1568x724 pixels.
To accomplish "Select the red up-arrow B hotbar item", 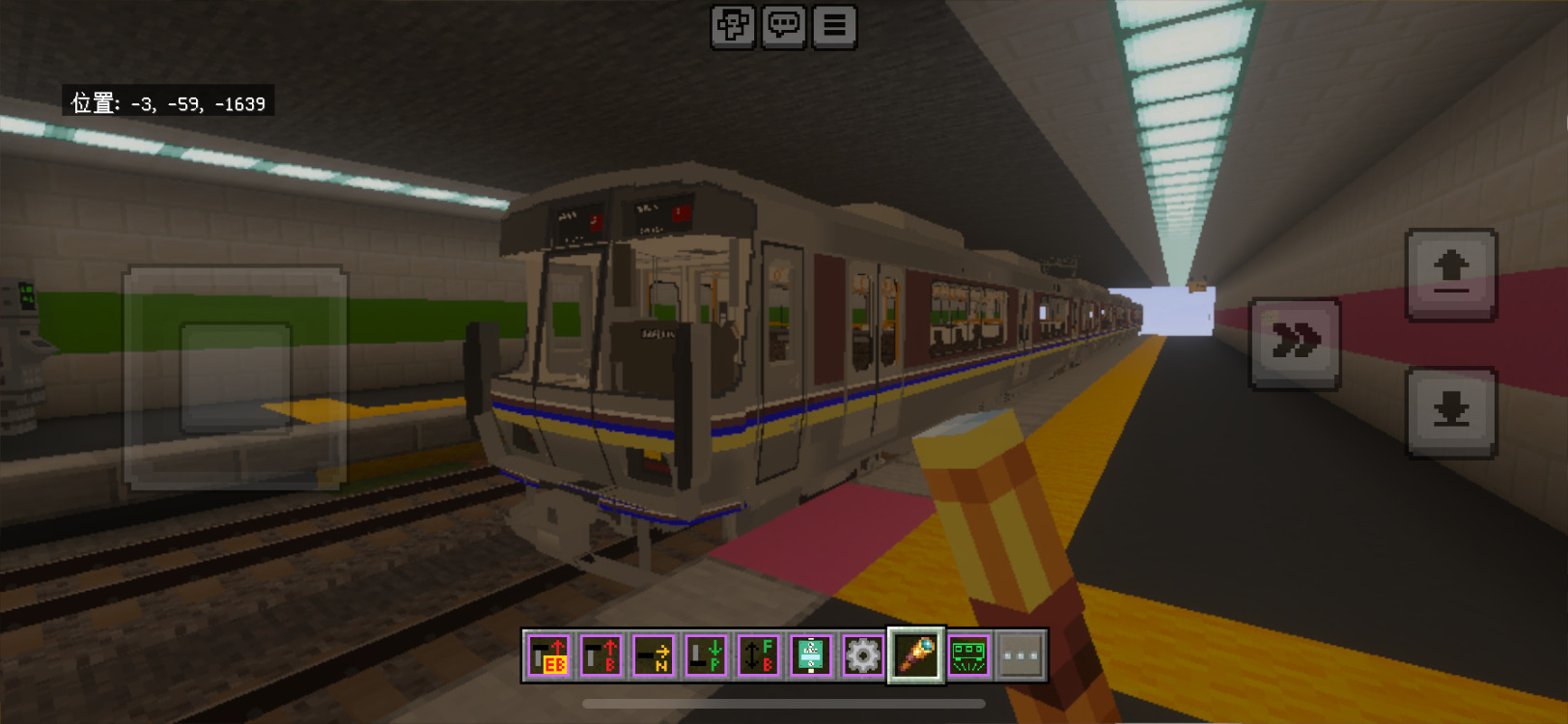I will (602, 656).
